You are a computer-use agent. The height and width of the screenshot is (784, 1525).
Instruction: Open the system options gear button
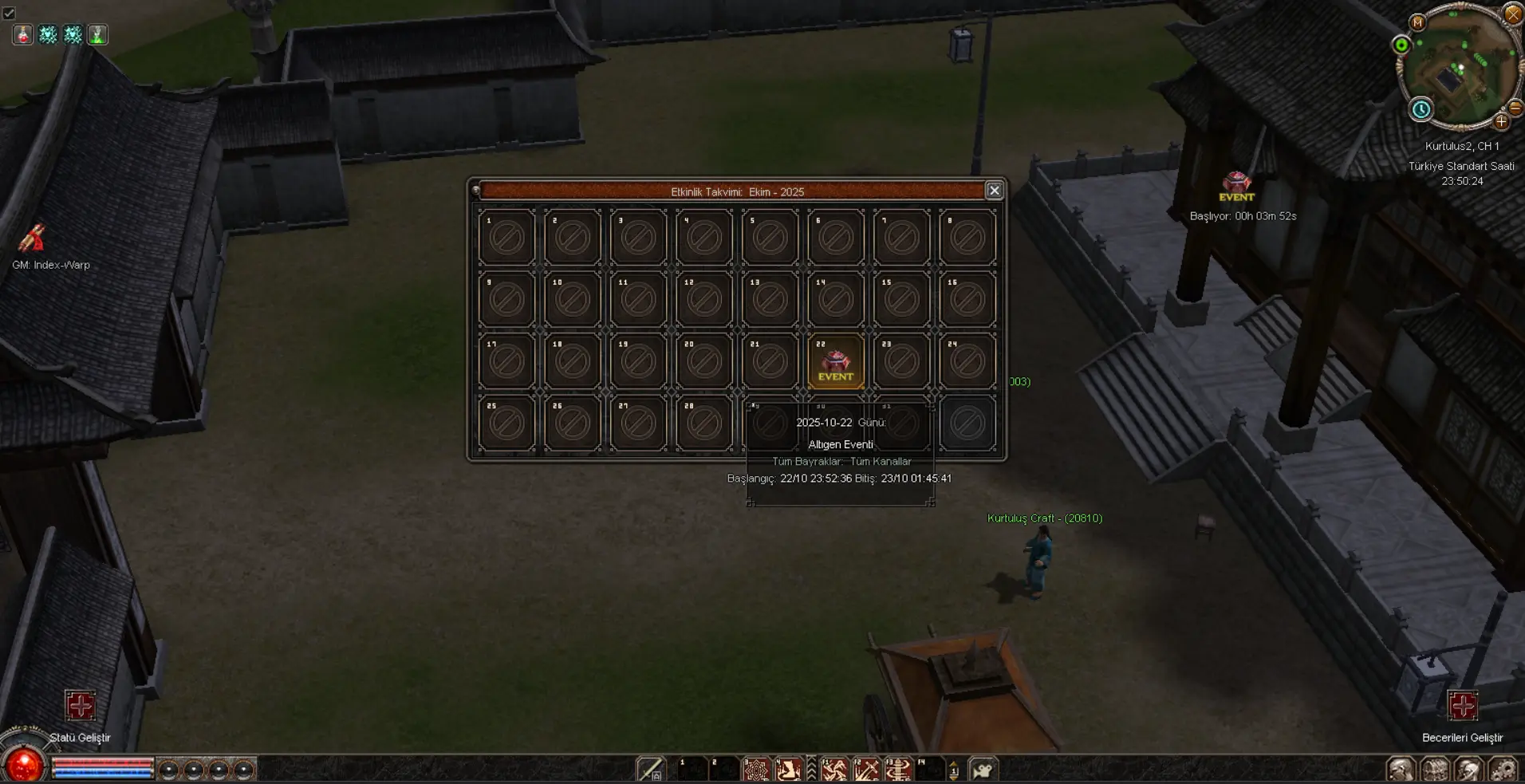point(1503,770)
